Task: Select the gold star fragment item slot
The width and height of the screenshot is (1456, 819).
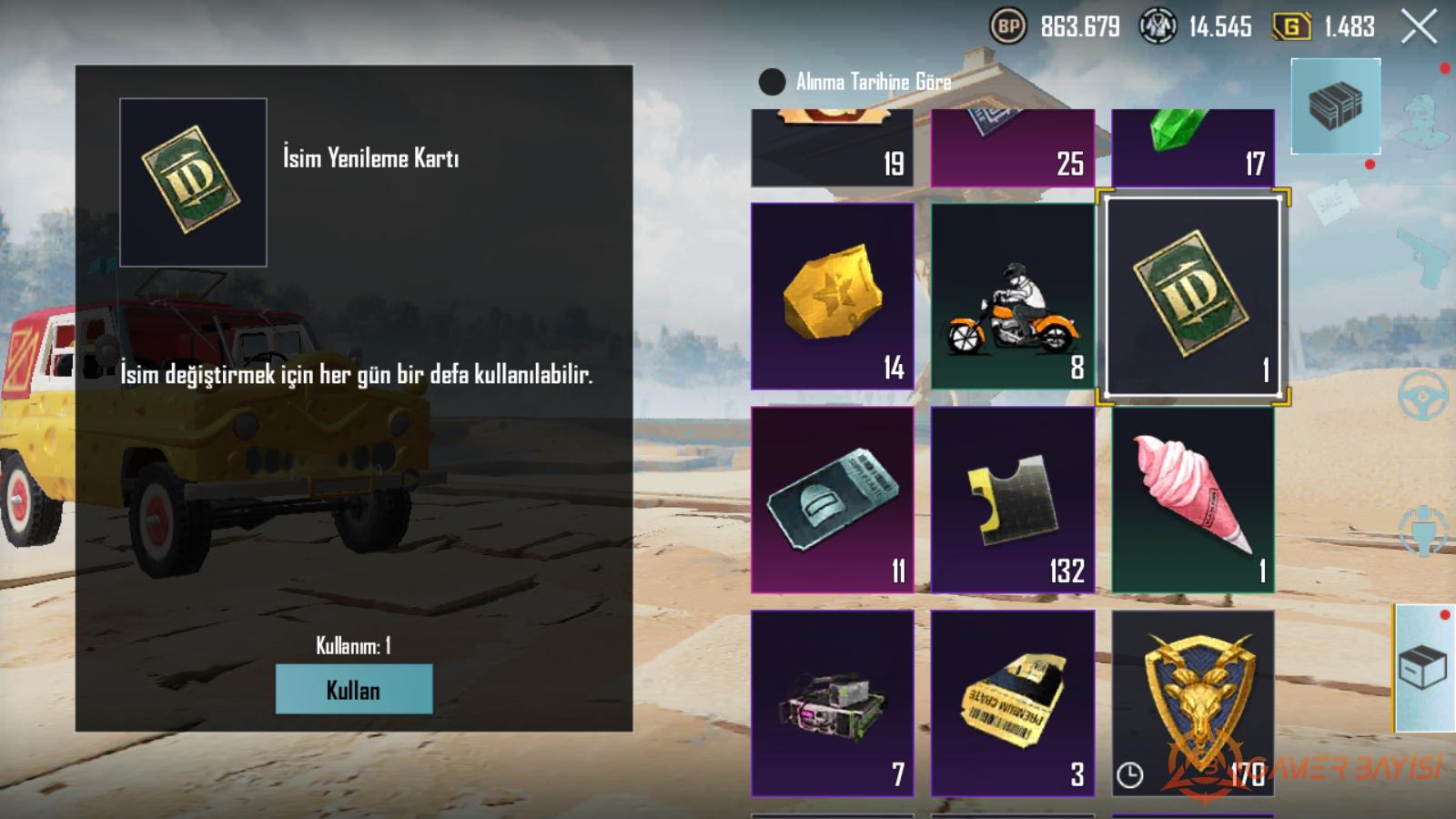Action: pyautogui.click(x=832, y=296)
